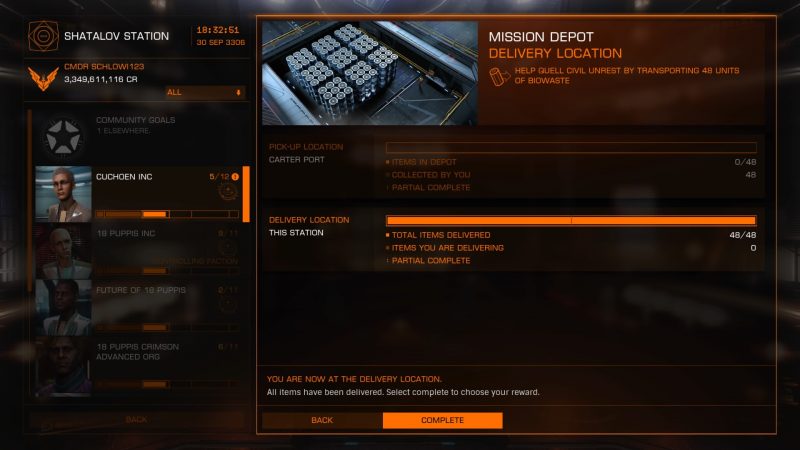This screenshot has height=450, width=800.
Task: Open the ALL mission filter dropdown
Action: pos(205,92)
